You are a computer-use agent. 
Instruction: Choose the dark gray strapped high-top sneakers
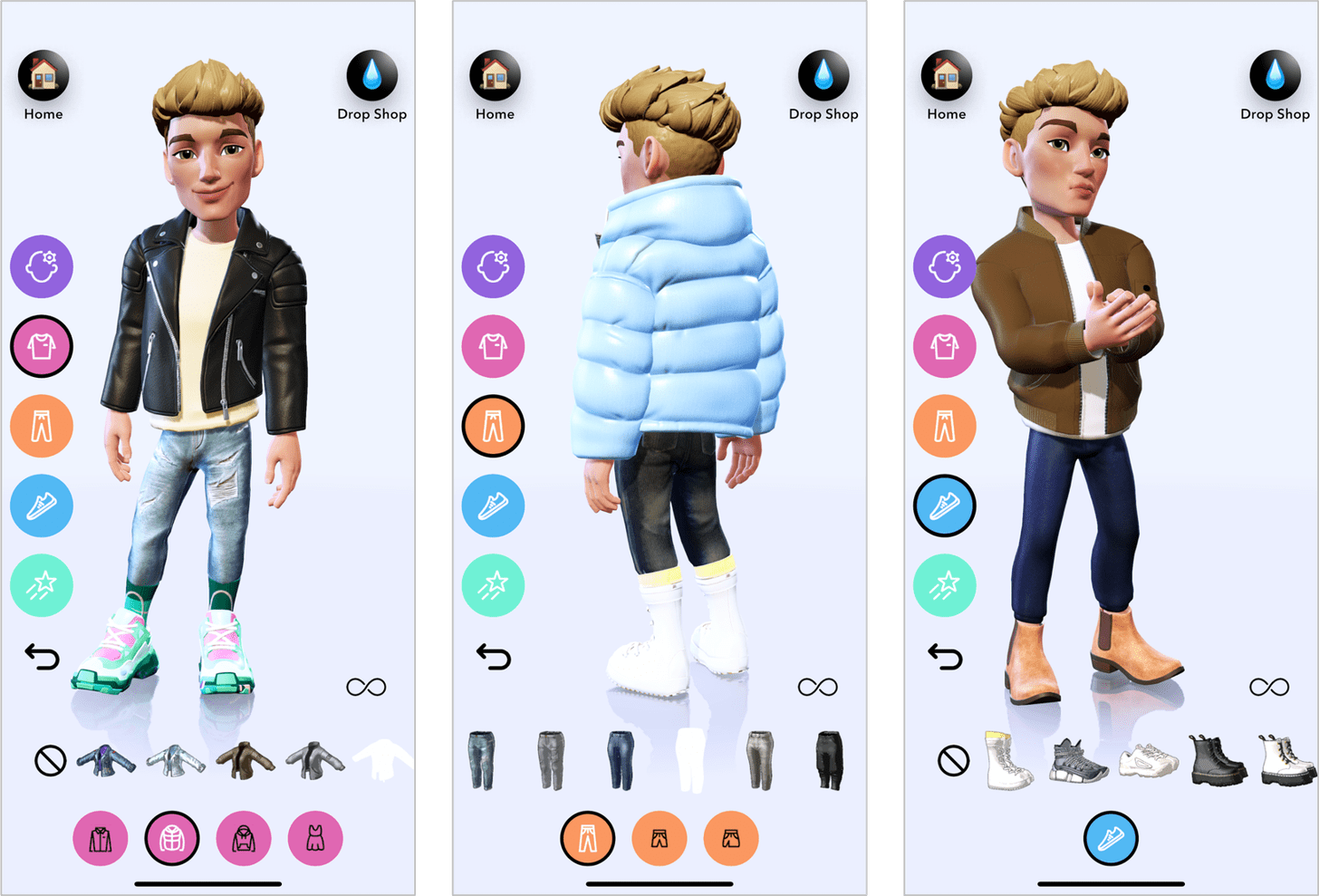[1077, 760]
